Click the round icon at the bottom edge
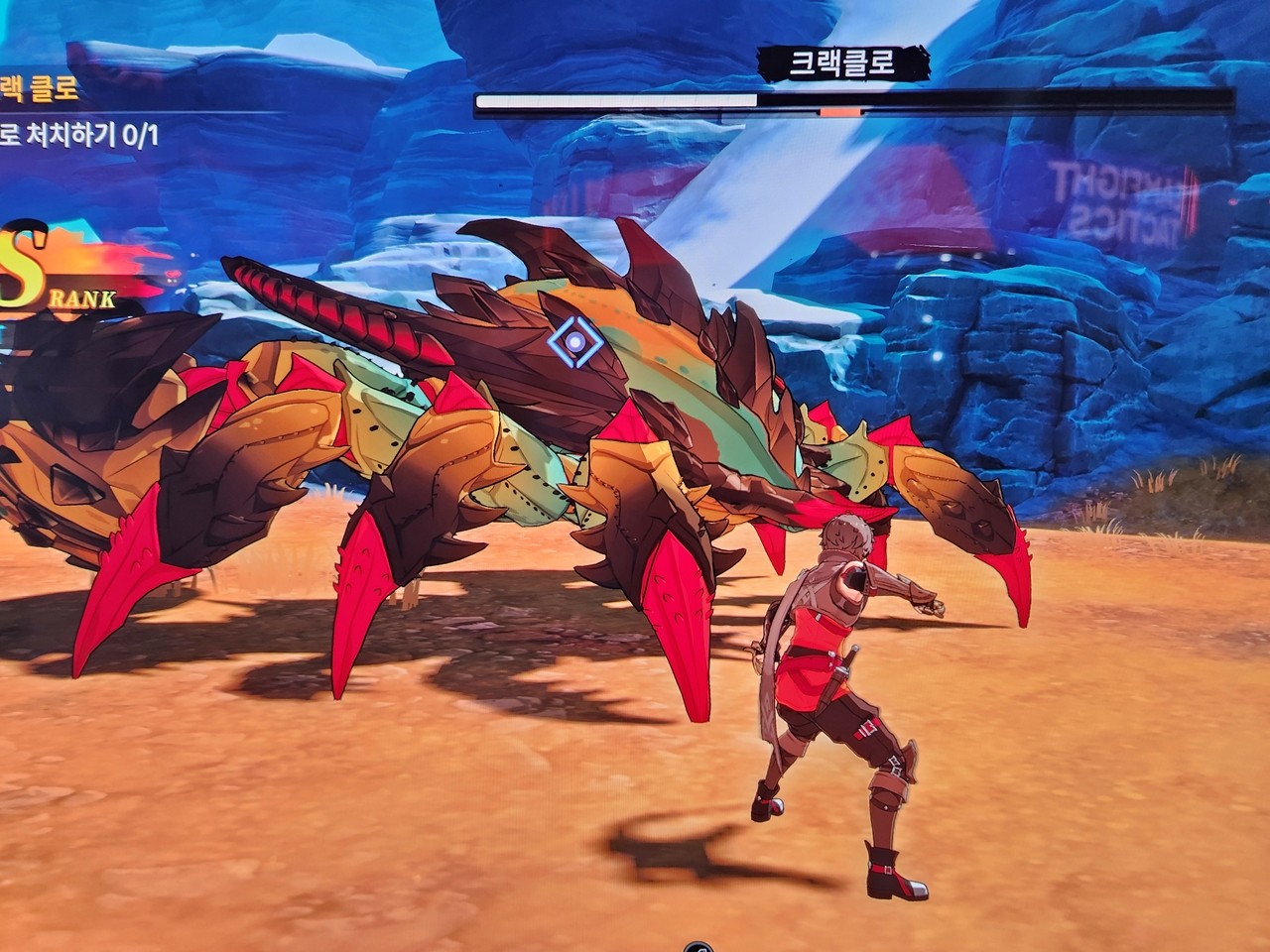The height and width of the screenshot is (952, 1270). point(696,946)
